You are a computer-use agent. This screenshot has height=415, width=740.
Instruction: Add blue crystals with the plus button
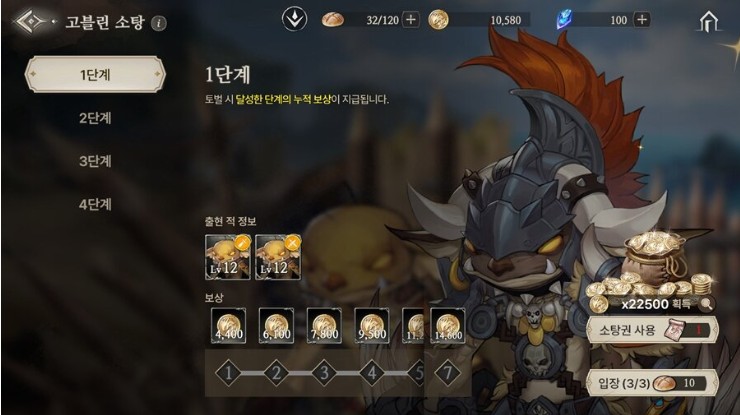pyautogui.click(x=641, y=19)
